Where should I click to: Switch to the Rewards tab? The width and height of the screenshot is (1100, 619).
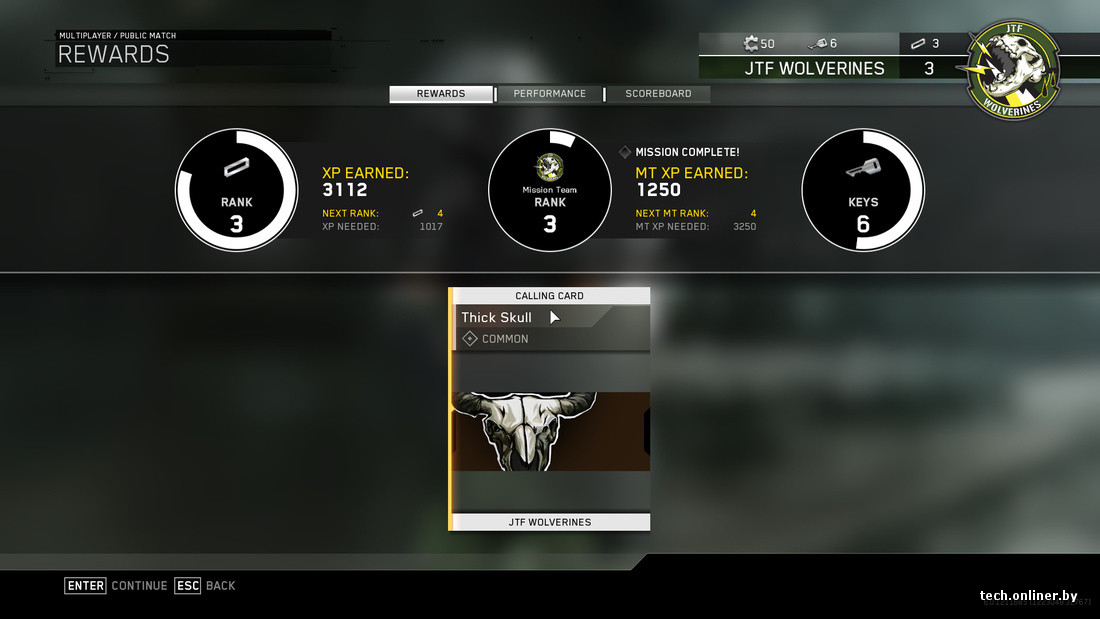point(441,94)
